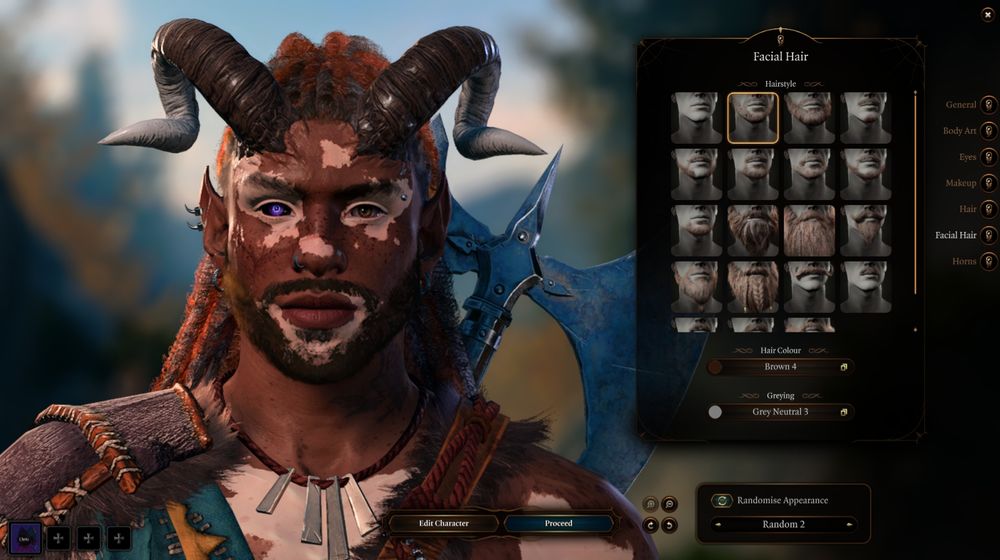Open the Grey Neutral 3 greying selector
Image resolution: width=1000 pixels, height=560 pixels.
[780, 412]
